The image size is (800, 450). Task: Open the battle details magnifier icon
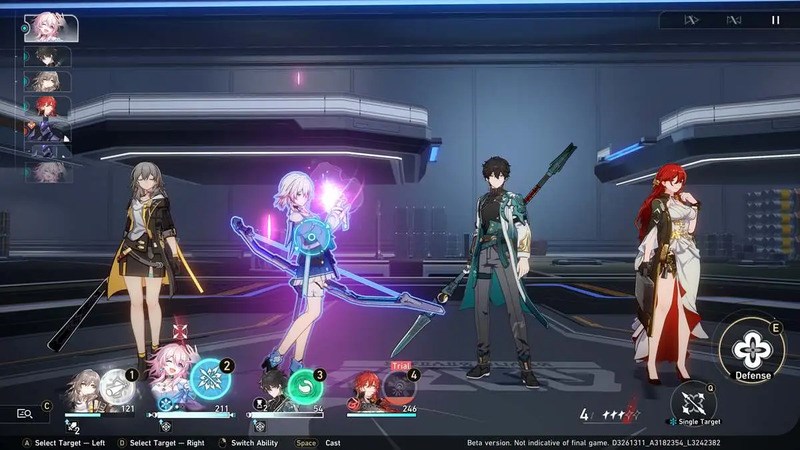tap(25, 413)
